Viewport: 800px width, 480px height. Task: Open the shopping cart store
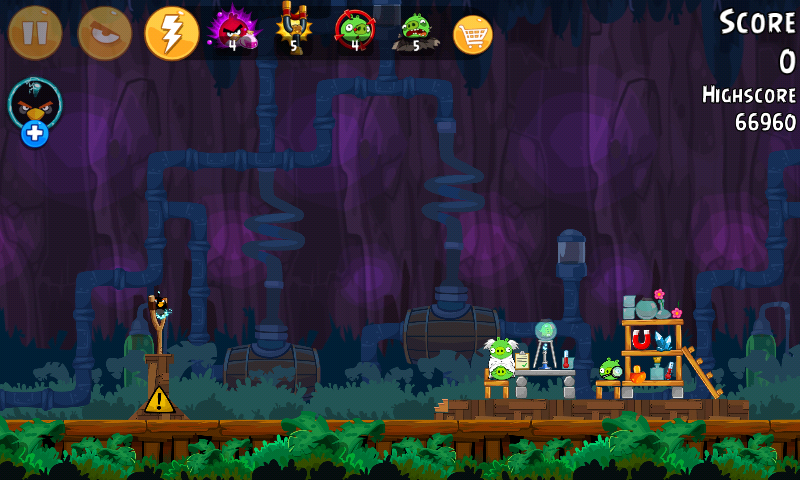pyautogui.click(x=473, y=34)
